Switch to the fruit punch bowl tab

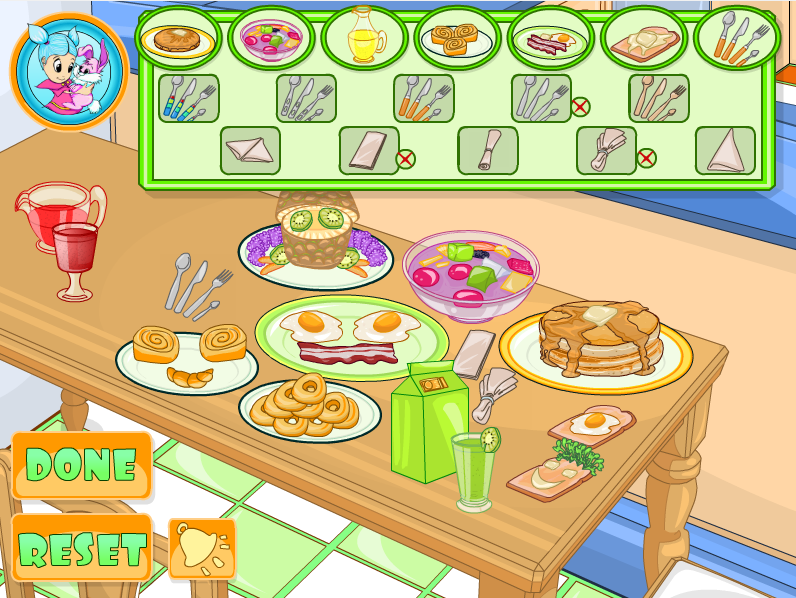272,39
